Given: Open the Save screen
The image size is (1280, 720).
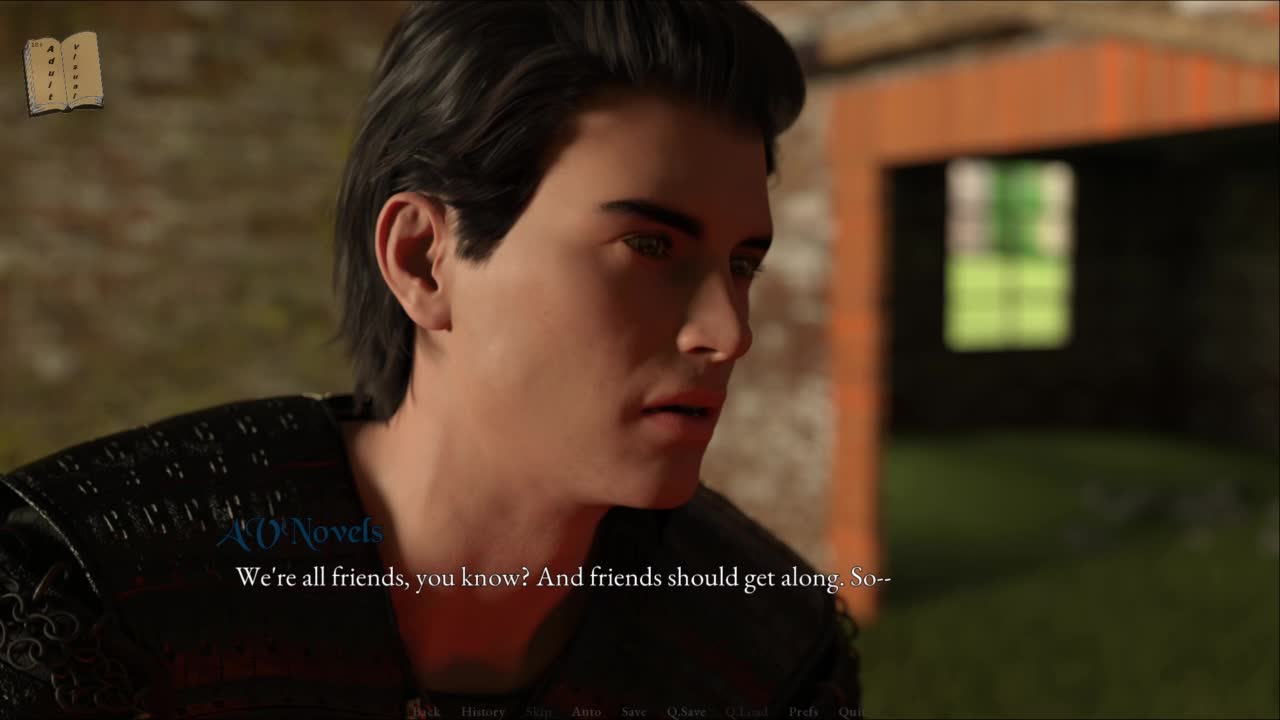Looking at the screenshot, I should [634, 712].
